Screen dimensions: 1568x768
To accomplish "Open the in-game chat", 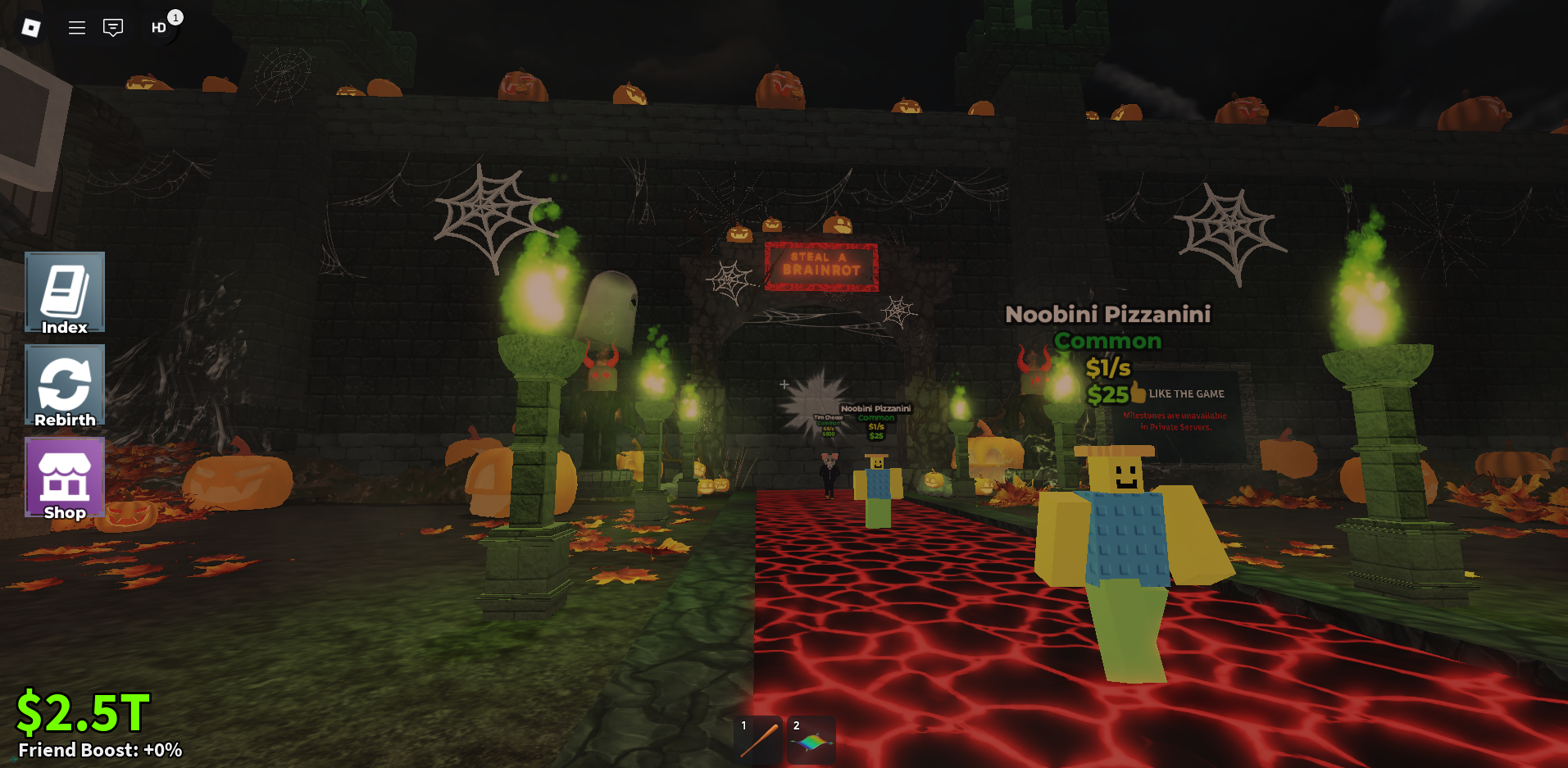I will click(112, 27).
